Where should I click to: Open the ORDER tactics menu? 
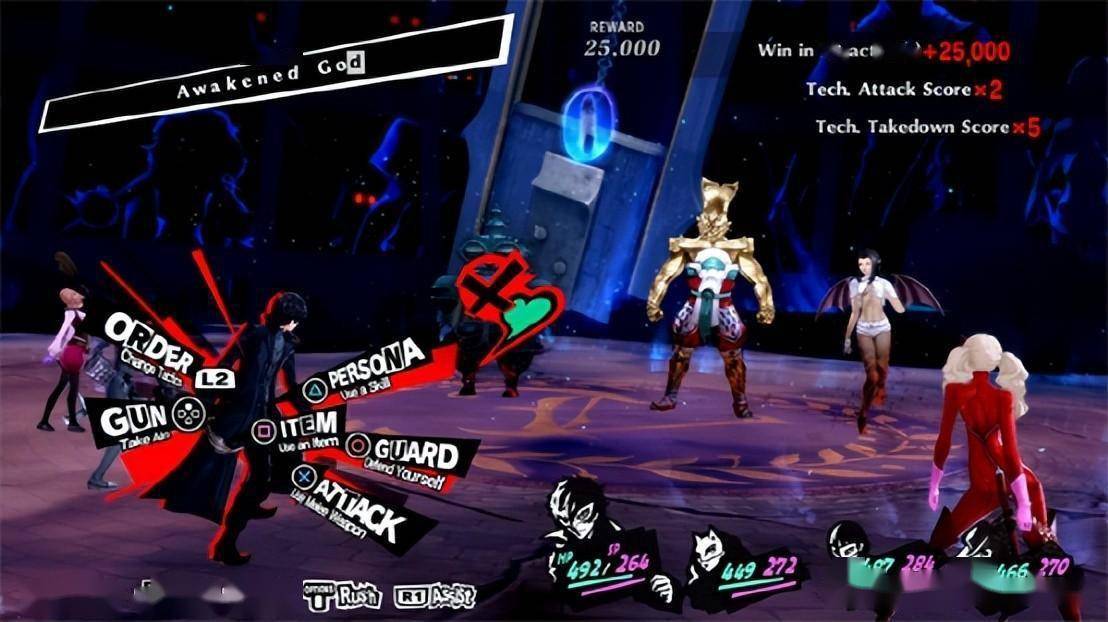(x=152, y=340)
